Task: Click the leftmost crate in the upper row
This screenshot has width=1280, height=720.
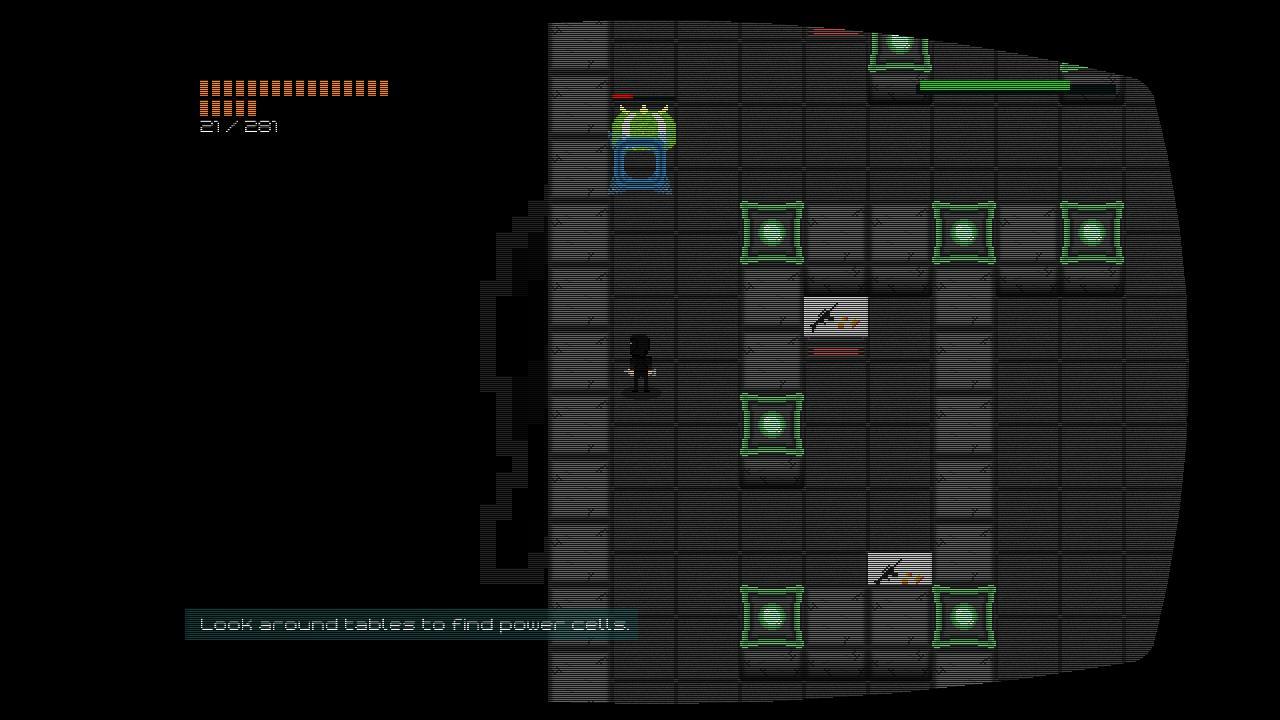Action: 771,232
